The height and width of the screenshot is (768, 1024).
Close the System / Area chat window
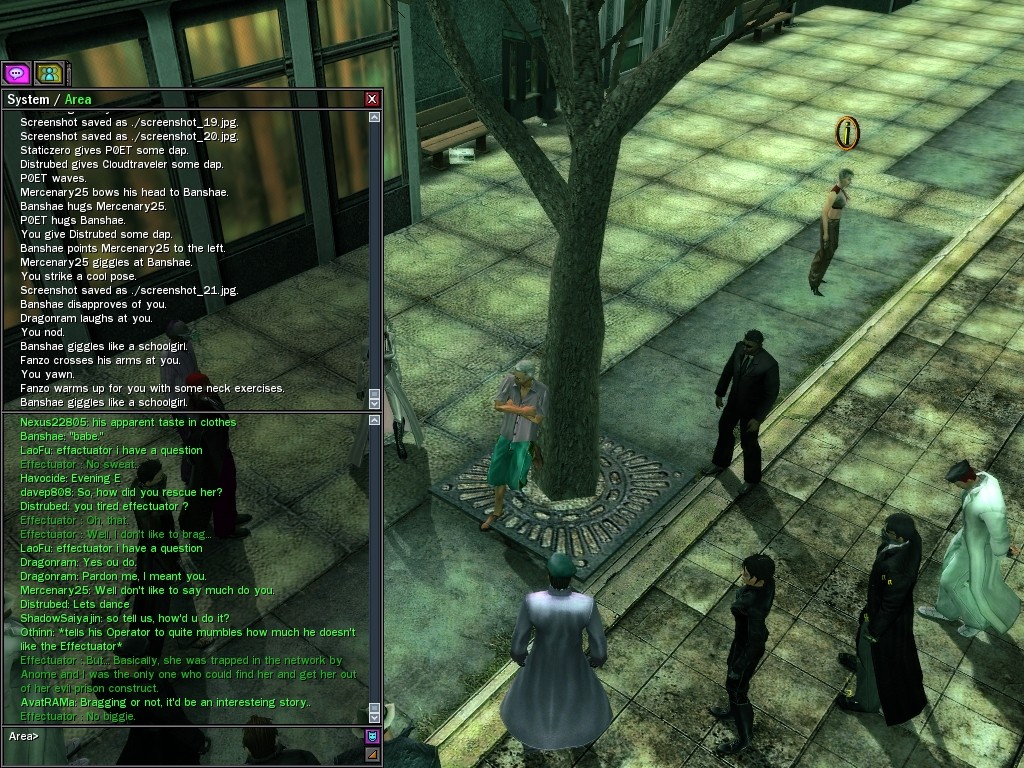(372, 99)
